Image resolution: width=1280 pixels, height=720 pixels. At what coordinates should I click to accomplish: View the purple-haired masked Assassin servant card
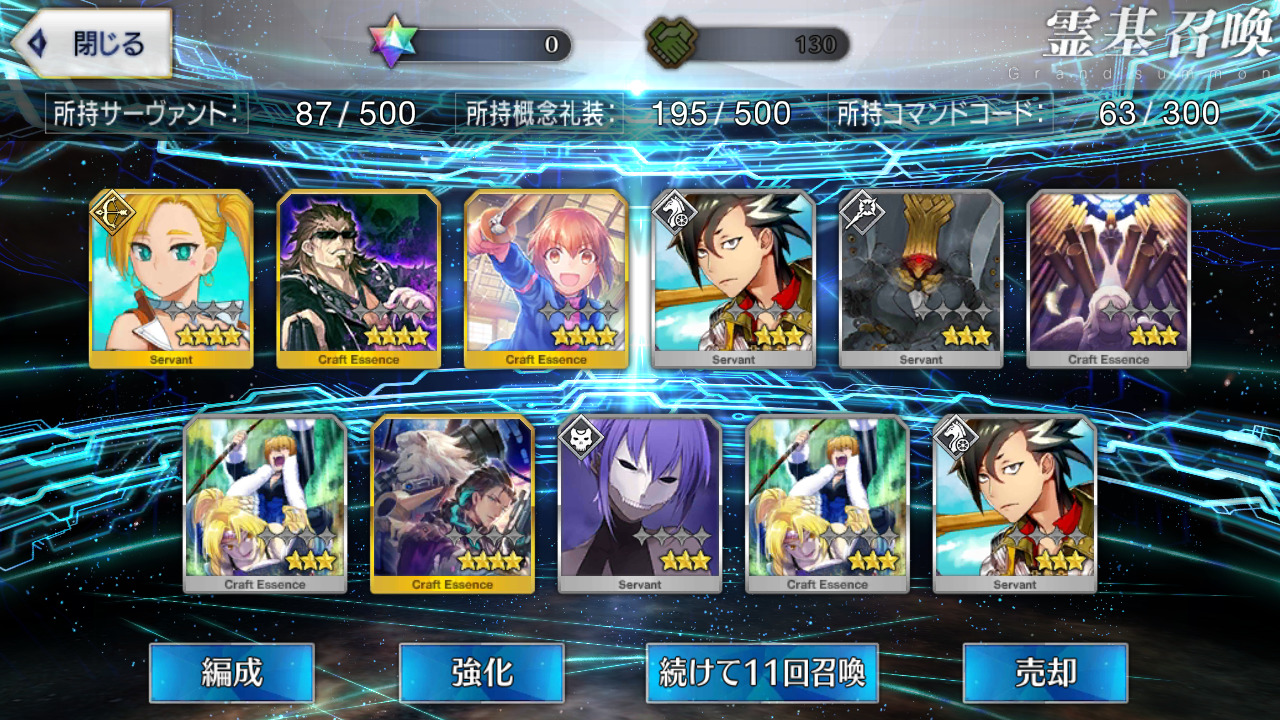click(x=640, y=503)
